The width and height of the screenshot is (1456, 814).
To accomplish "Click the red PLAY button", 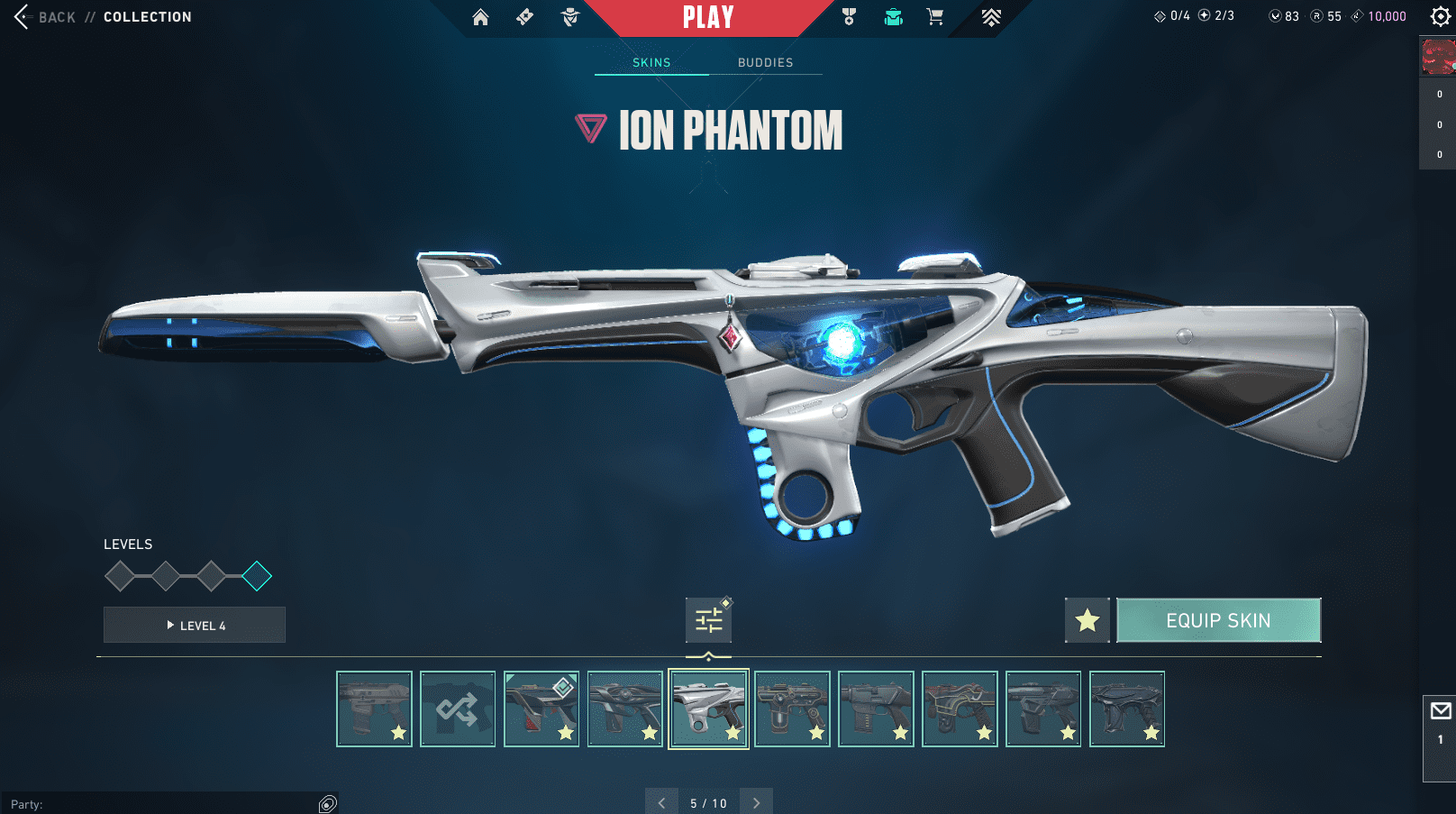I will 708,17.
